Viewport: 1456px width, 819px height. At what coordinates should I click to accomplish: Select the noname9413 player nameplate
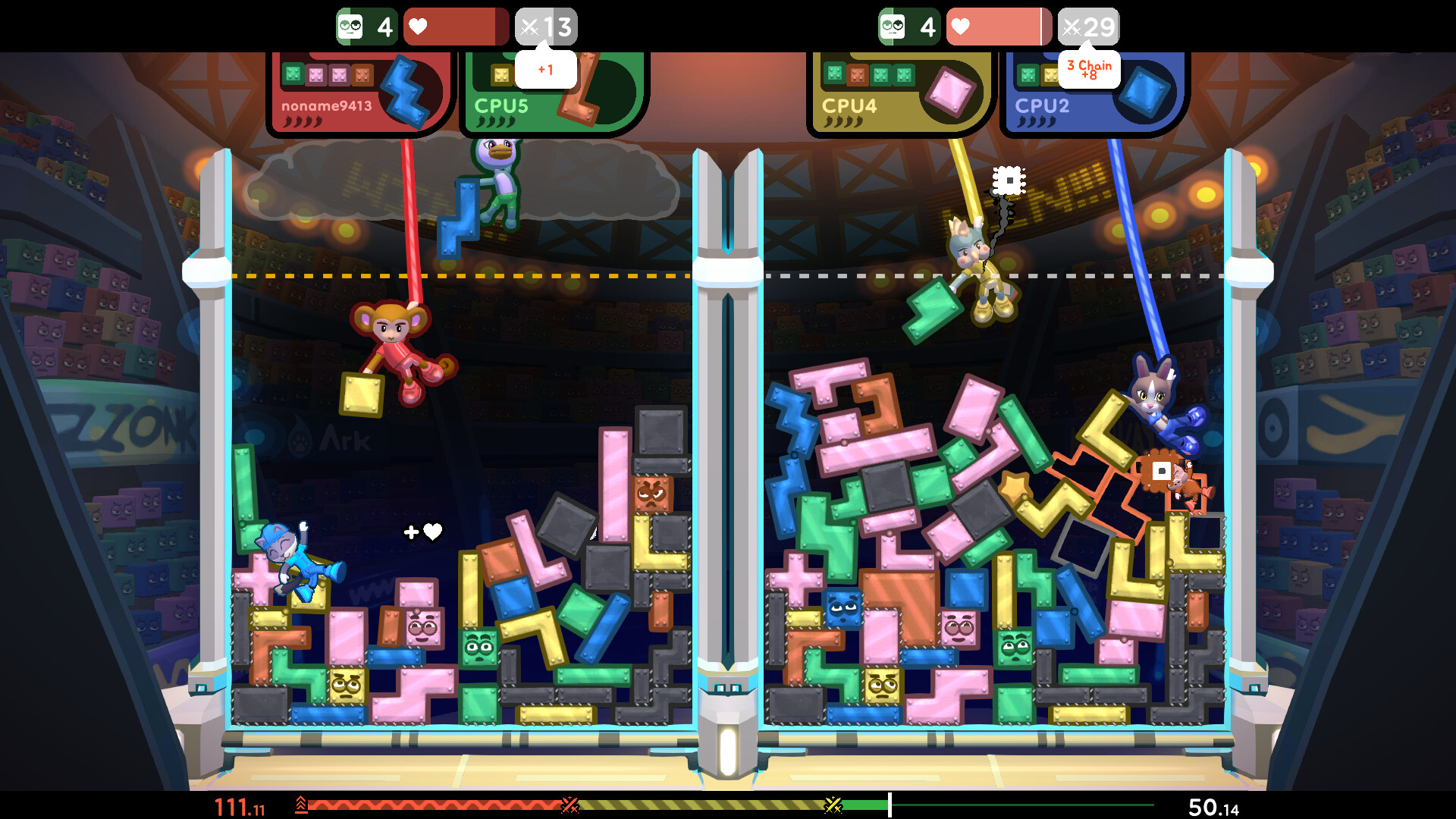[x=328, y=108]
